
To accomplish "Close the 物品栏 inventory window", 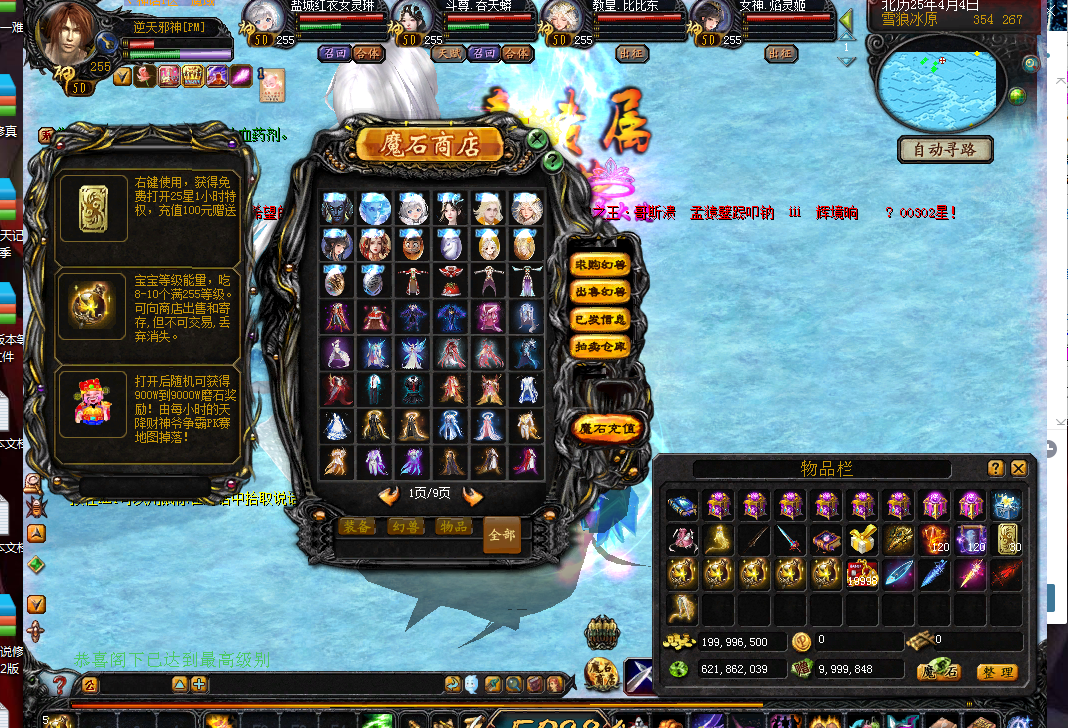I will pos(1019,468).
